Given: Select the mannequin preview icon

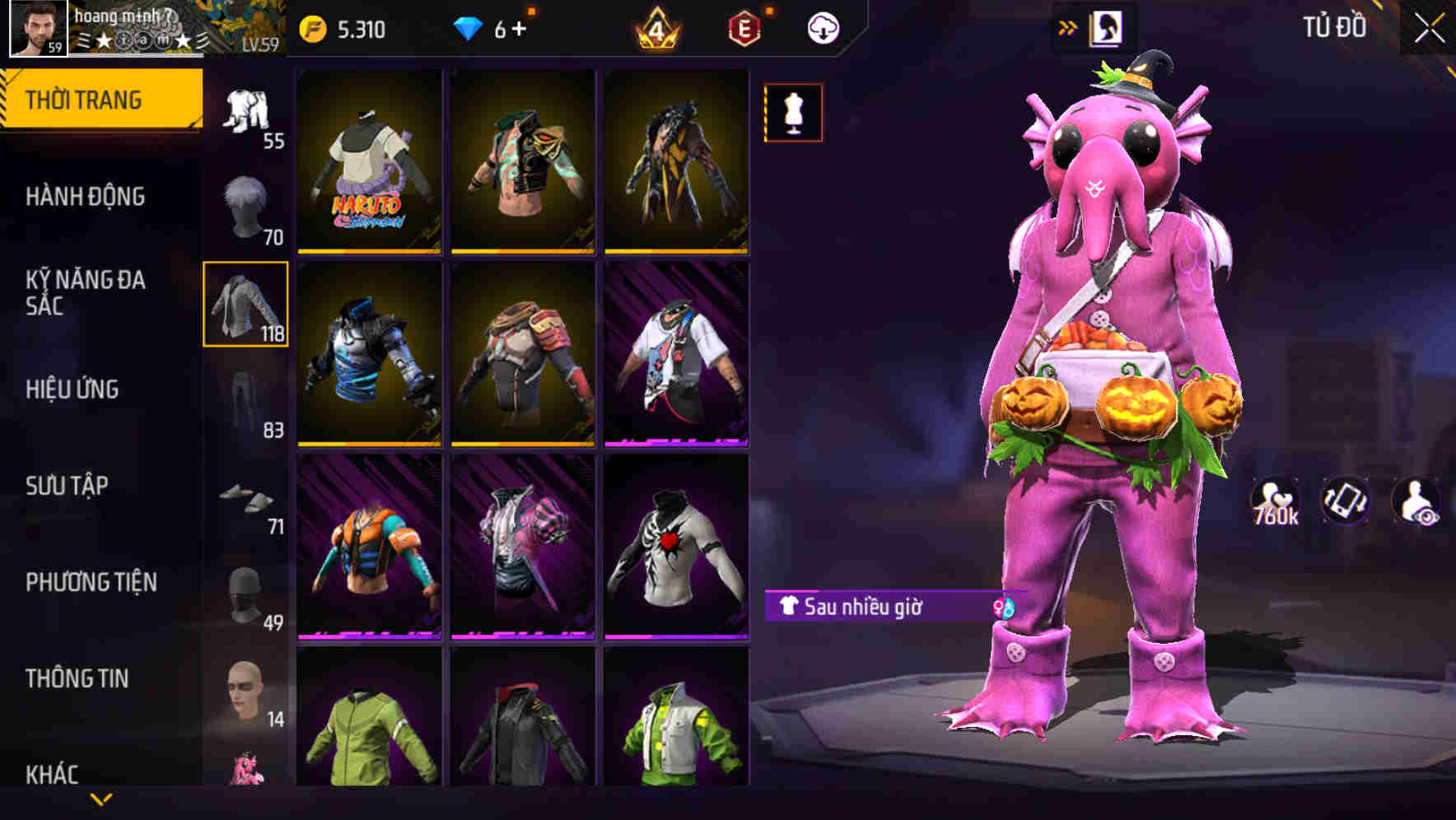Looking at the screenshot, I should [x=792, y=113].
